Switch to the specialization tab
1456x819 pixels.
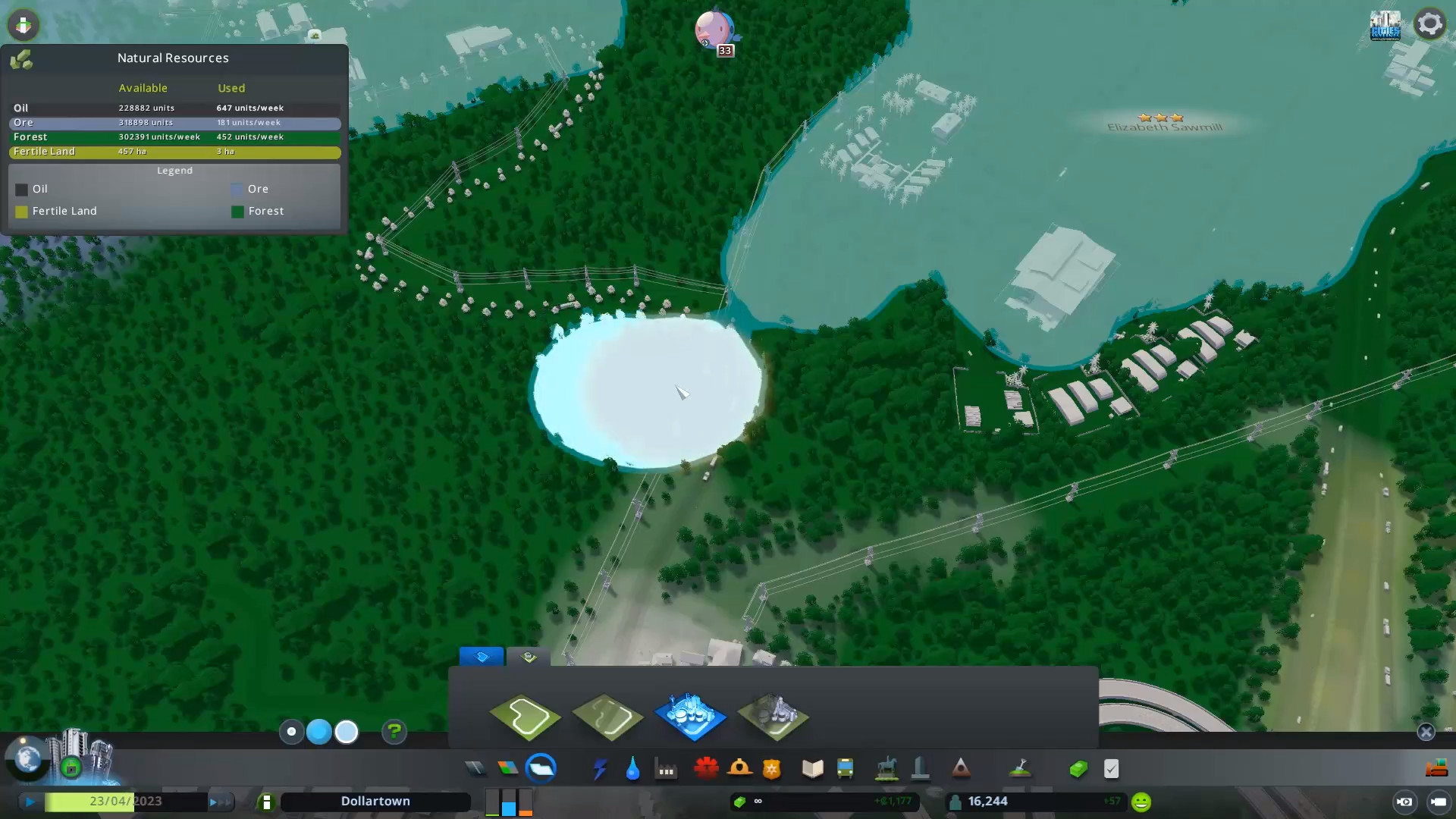pyautogui.click(x=528, y=658)
